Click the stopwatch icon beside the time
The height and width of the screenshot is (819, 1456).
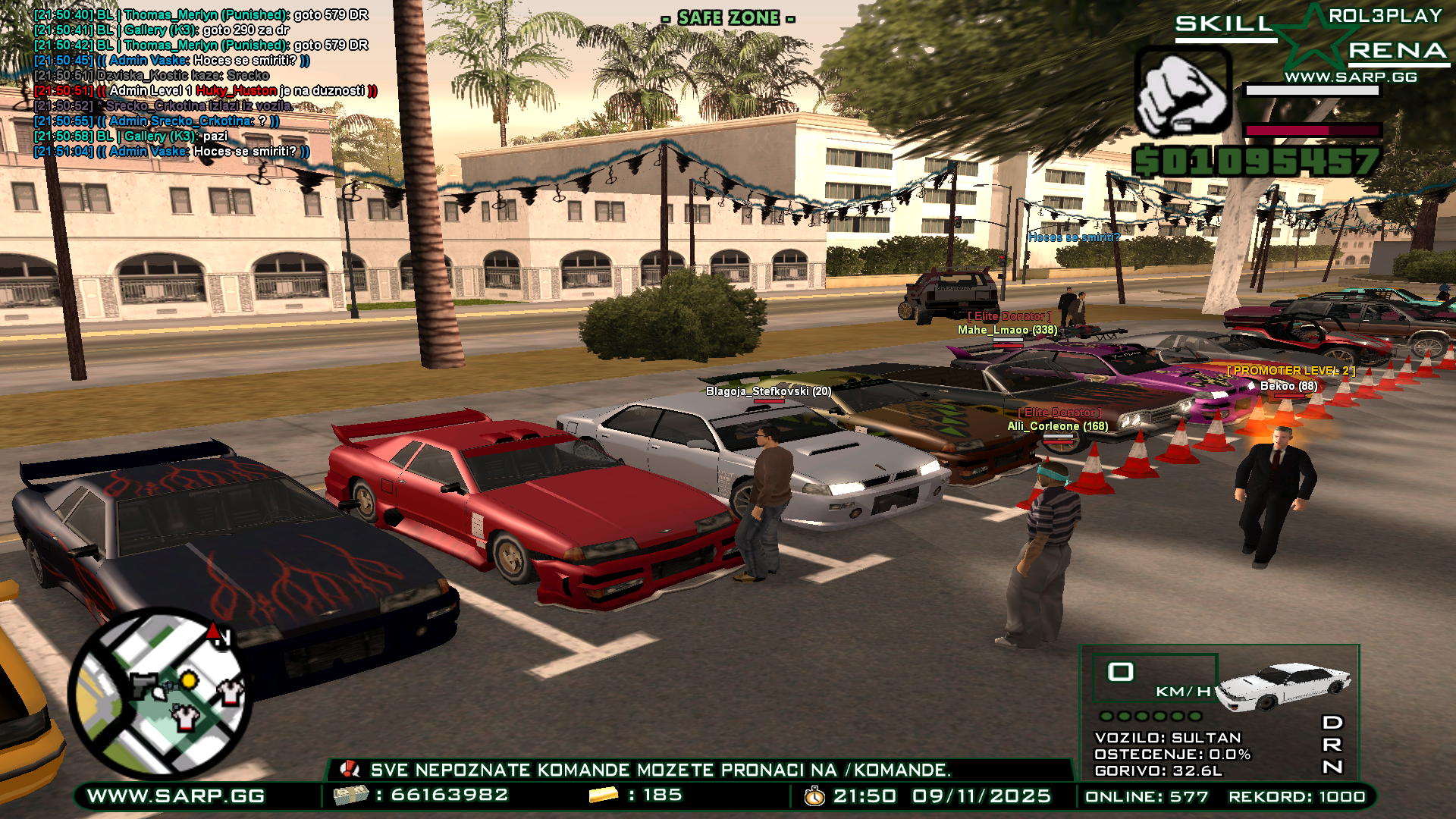[814, 795]
